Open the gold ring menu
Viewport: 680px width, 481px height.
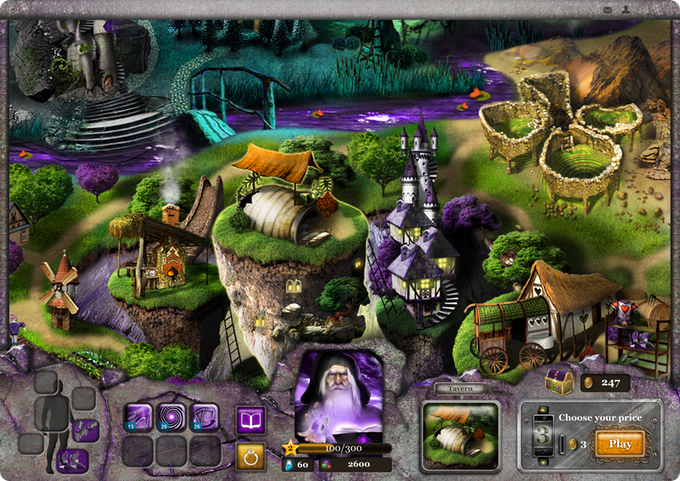click(249, 455)
